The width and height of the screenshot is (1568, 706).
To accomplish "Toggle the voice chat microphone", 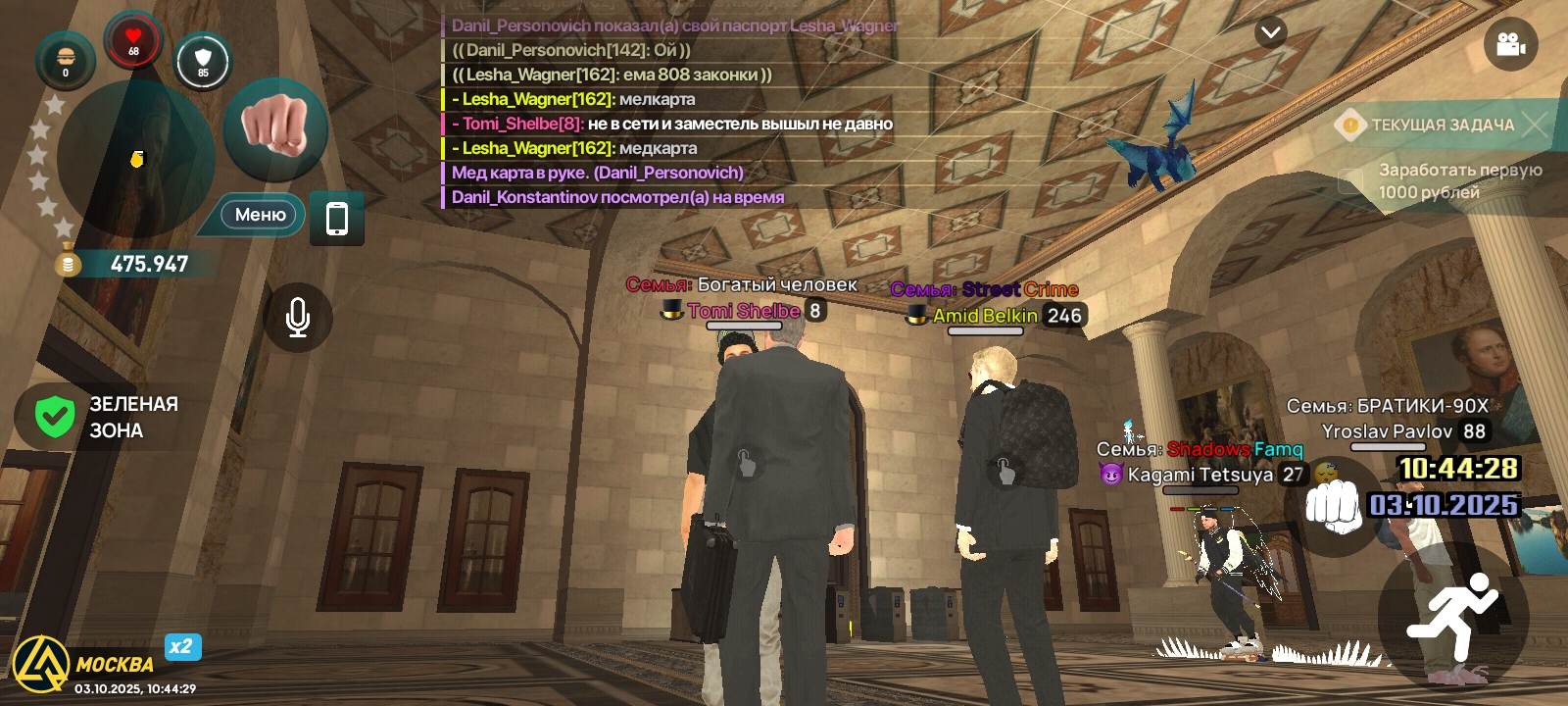I will coord(298,317).
